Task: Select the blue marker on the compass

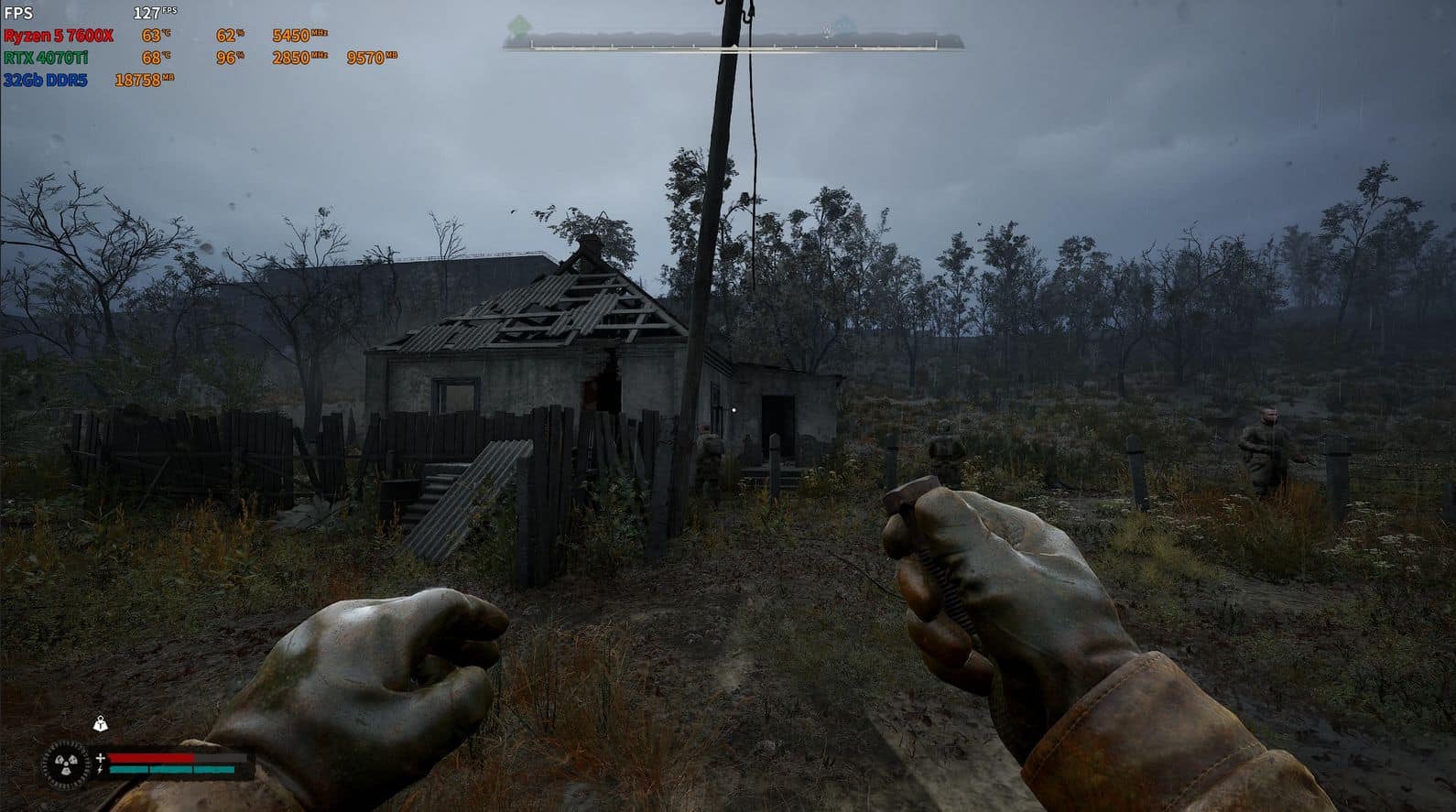Action: click(x=842, y=27)
